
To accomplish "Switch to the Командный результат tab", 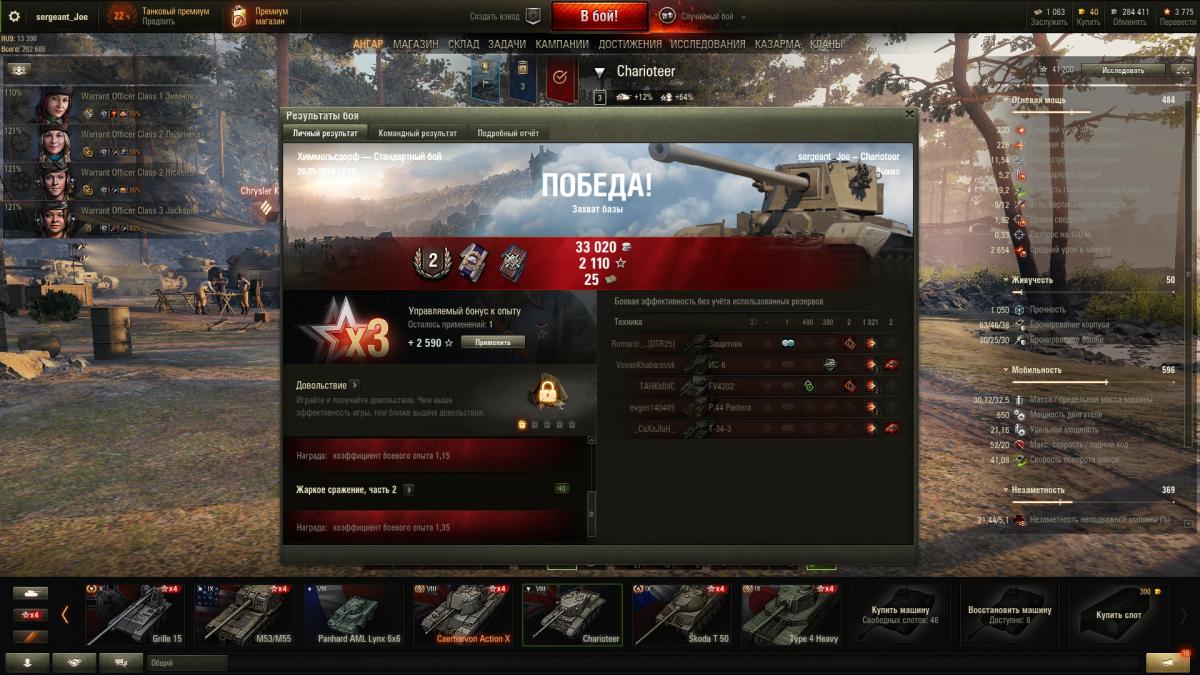I will tap(417, 133).
